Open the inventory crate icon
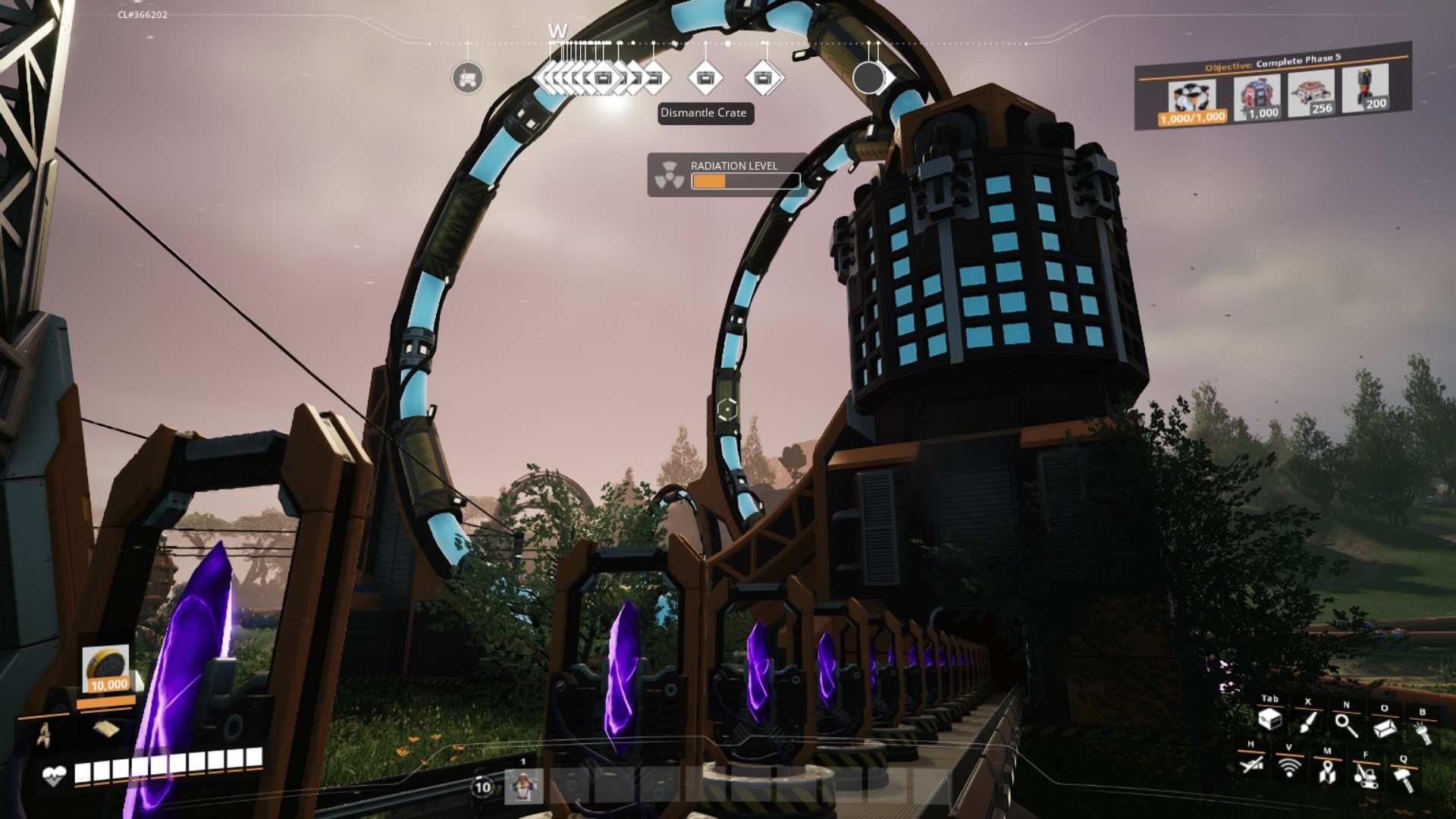The height and width of the screenshot is (819, 1456). point(1269,720)
